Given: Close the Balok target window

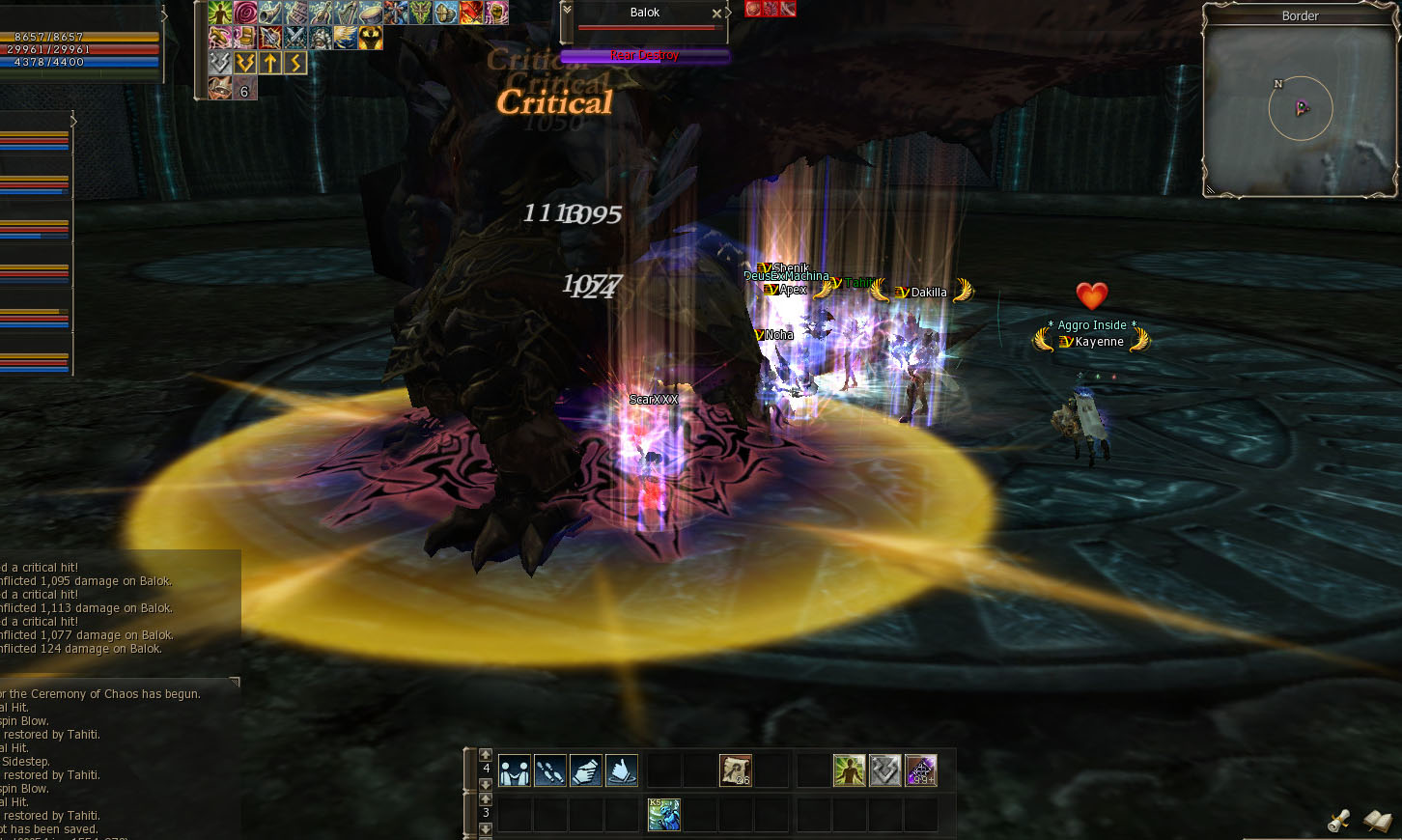Looking at the screenshot, I should (717, 13).
